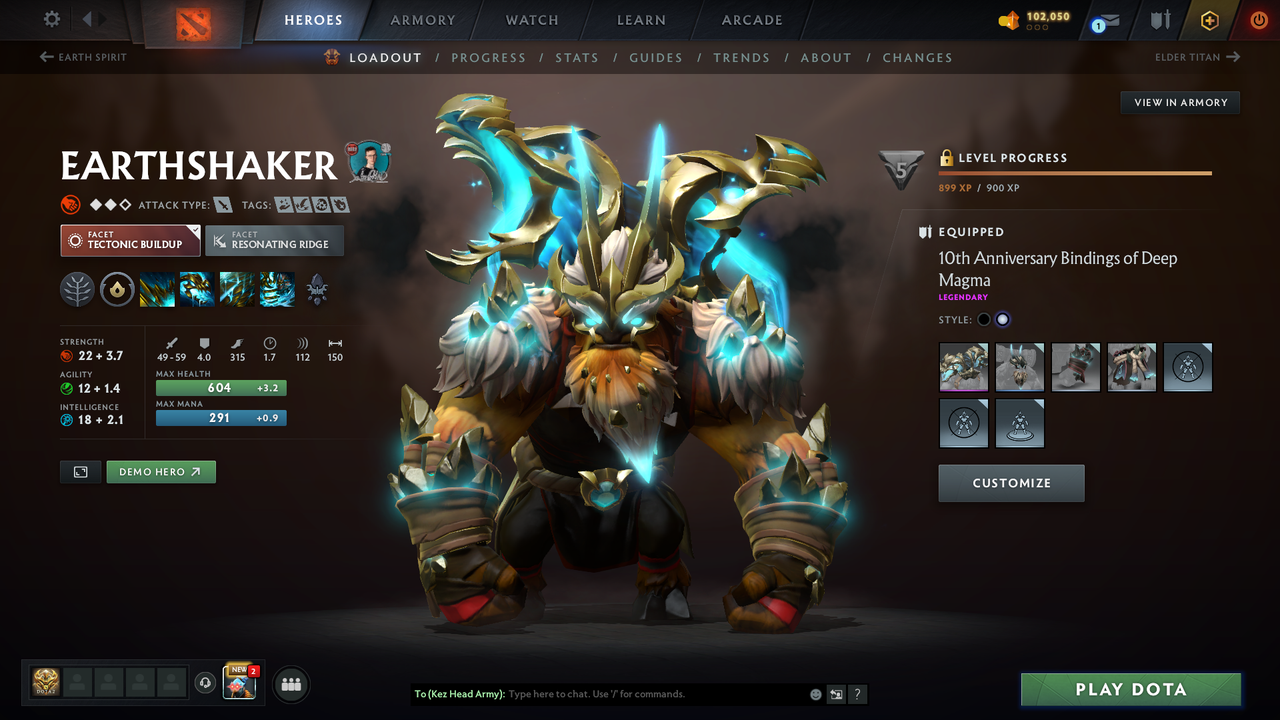1280x720 pixels.
Task: Click the power button icon top right
Action: coord(1259,19)
